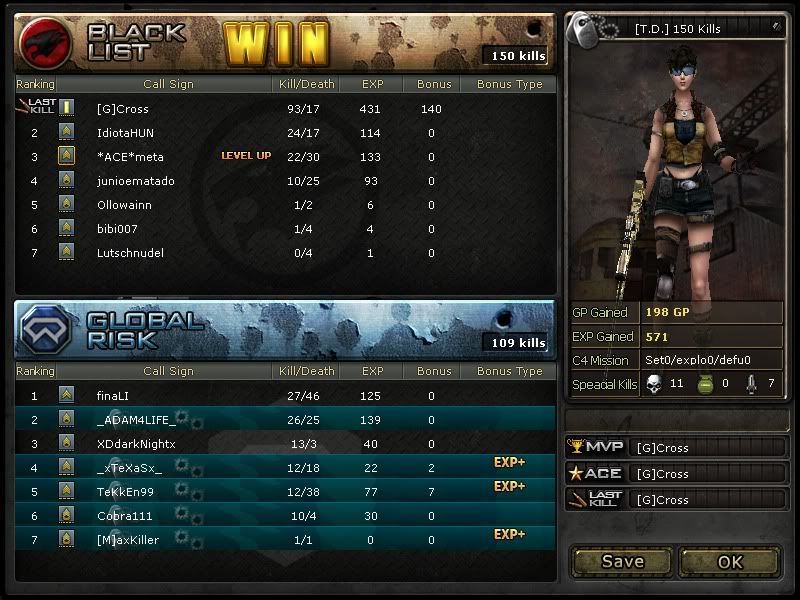Select TekkEn99 in Global Risk list
Image resolution: width=800 pixels, height=600 pixels.
(x=126, y=492)
